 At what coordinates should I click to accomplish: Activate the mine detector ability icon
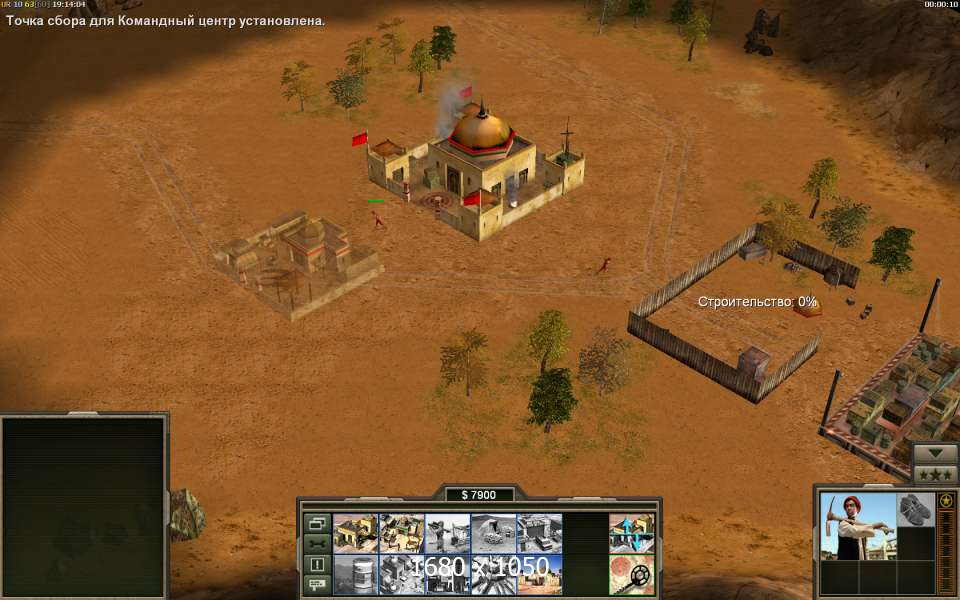(632, 574)
